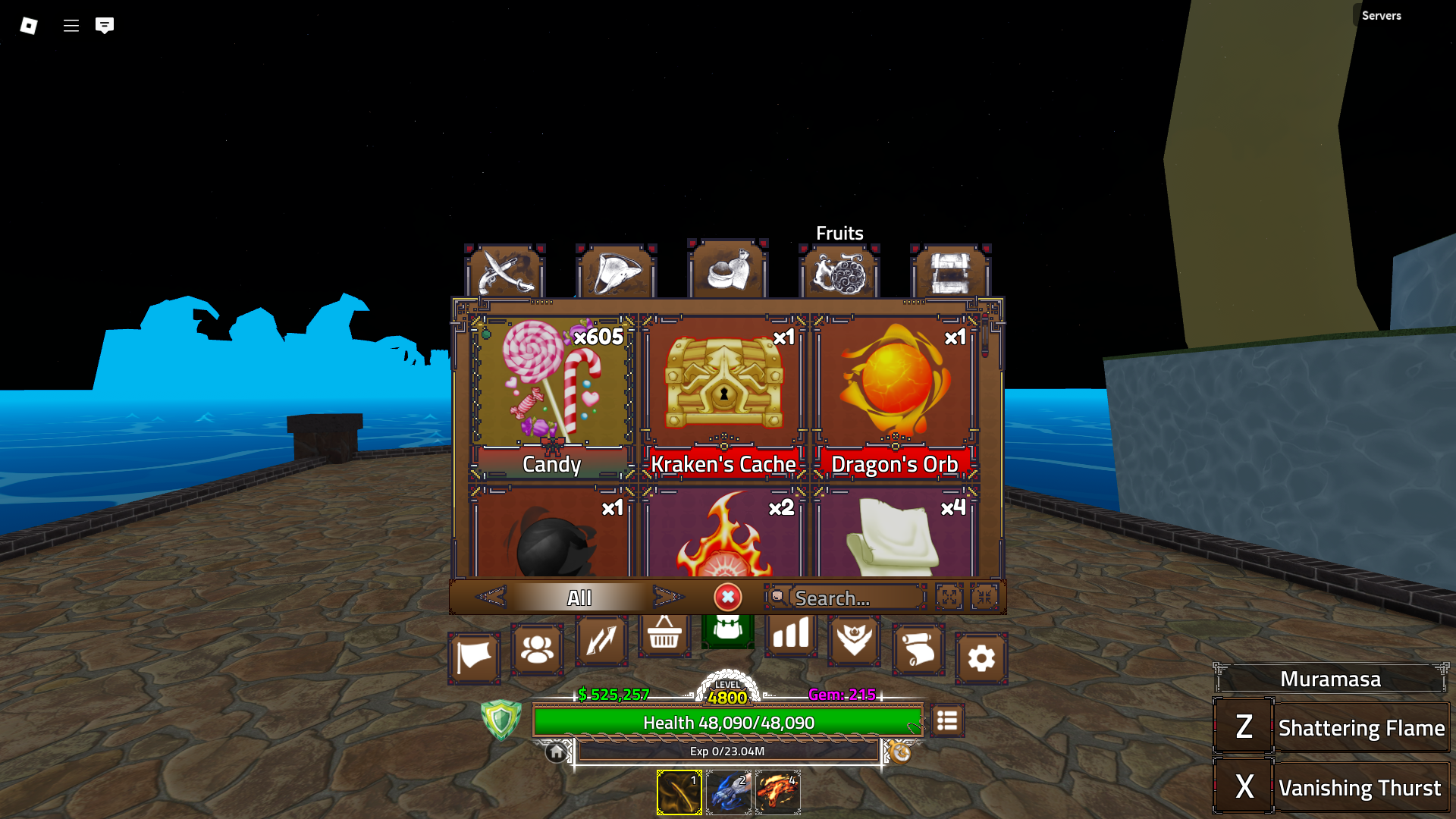This screenshot has width=1456, height=819.
Task: Open the white flag crew menu
Action: pos(474,657)
